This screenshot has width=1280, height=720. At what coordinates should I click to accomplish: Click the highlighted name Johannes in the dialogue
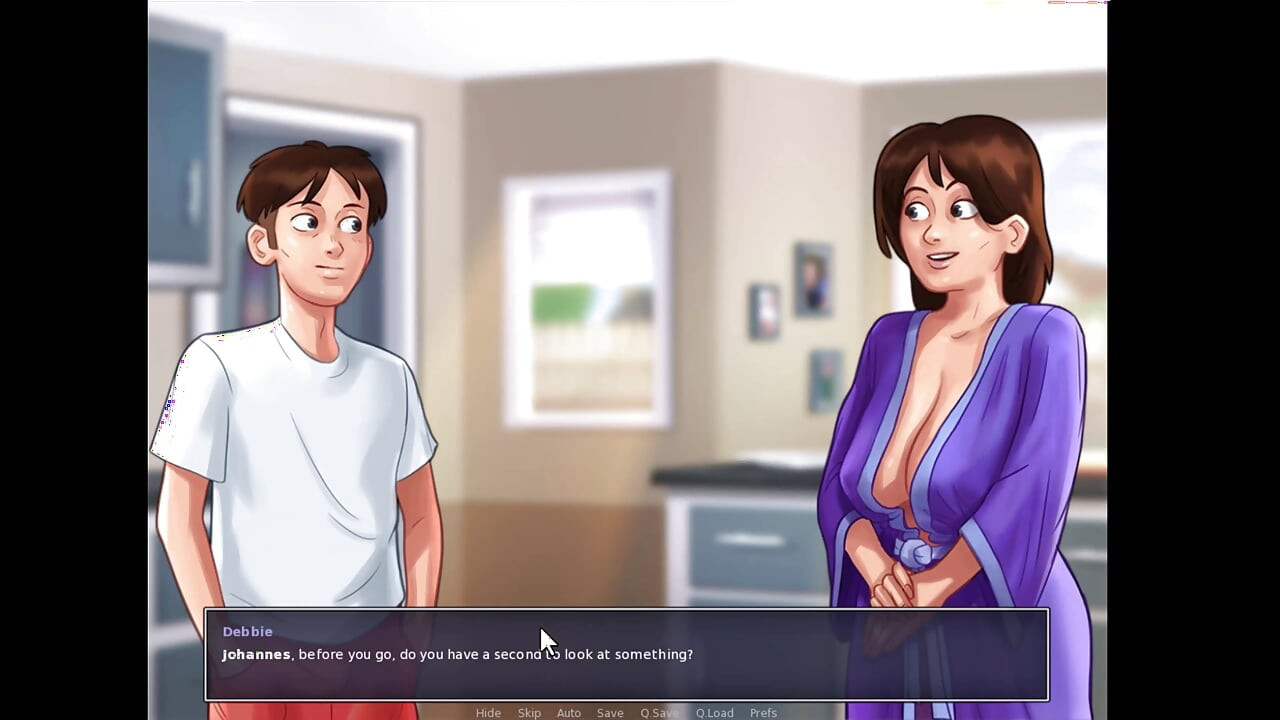[x=256, y=654]
